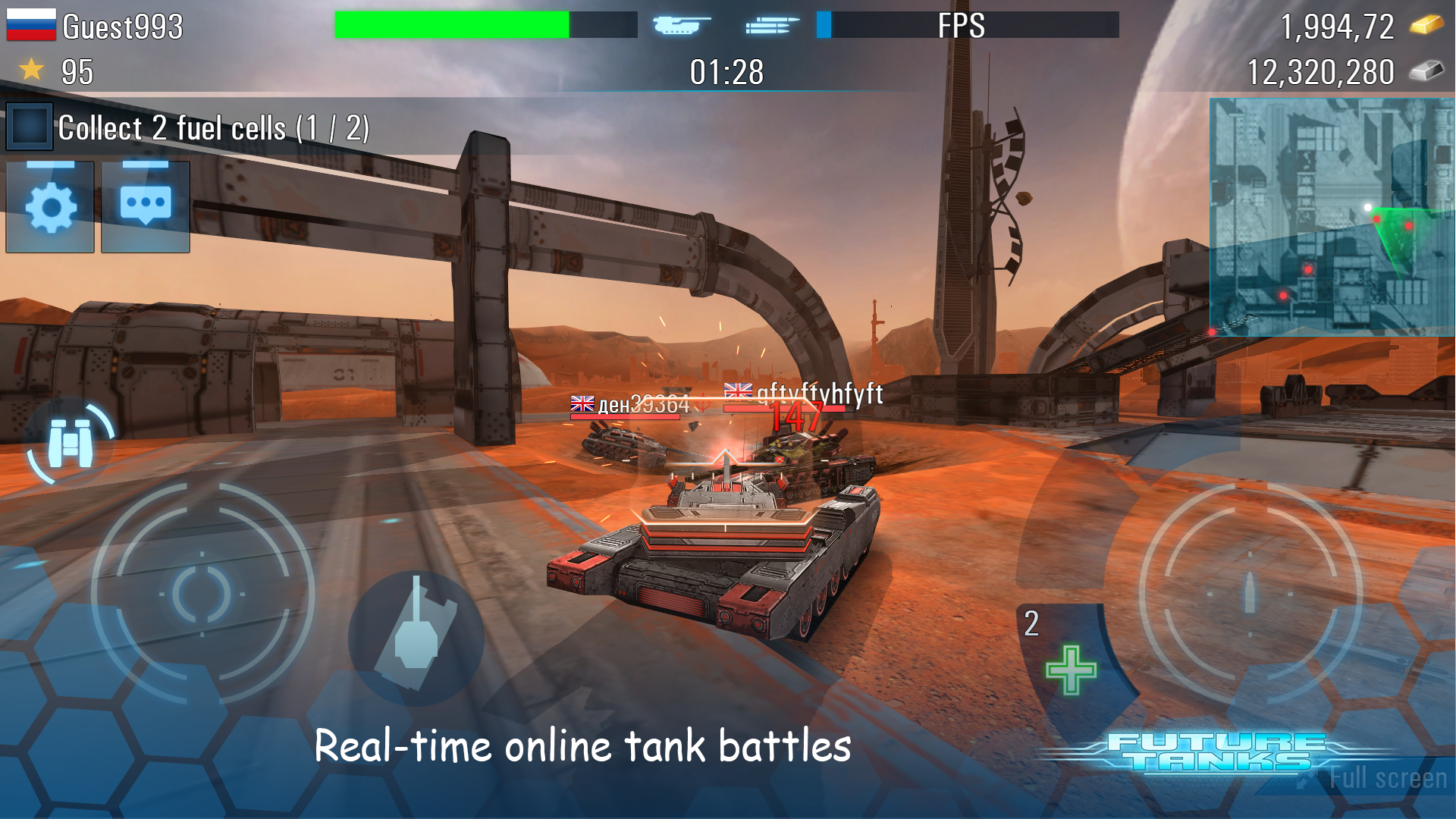Open the settings gear menu
This screenshot has height=819, width=1456.
pos(49,206)
